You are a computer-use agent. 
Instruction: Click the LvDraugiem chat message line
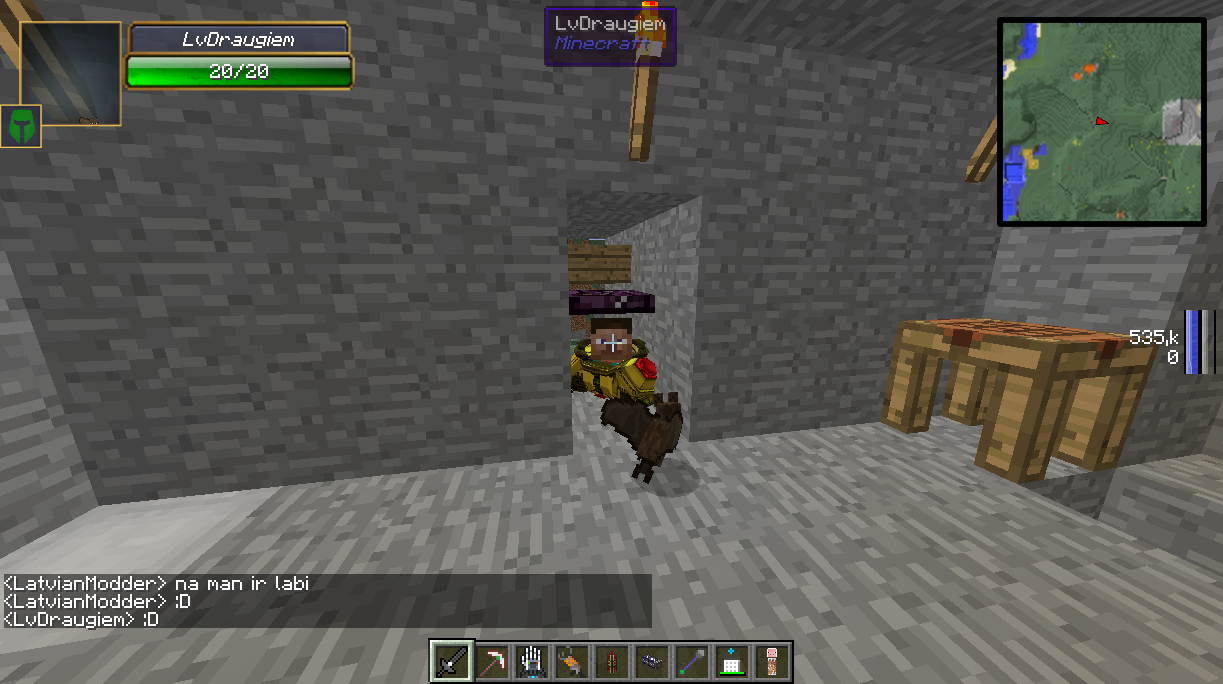[x=81, y=620]
